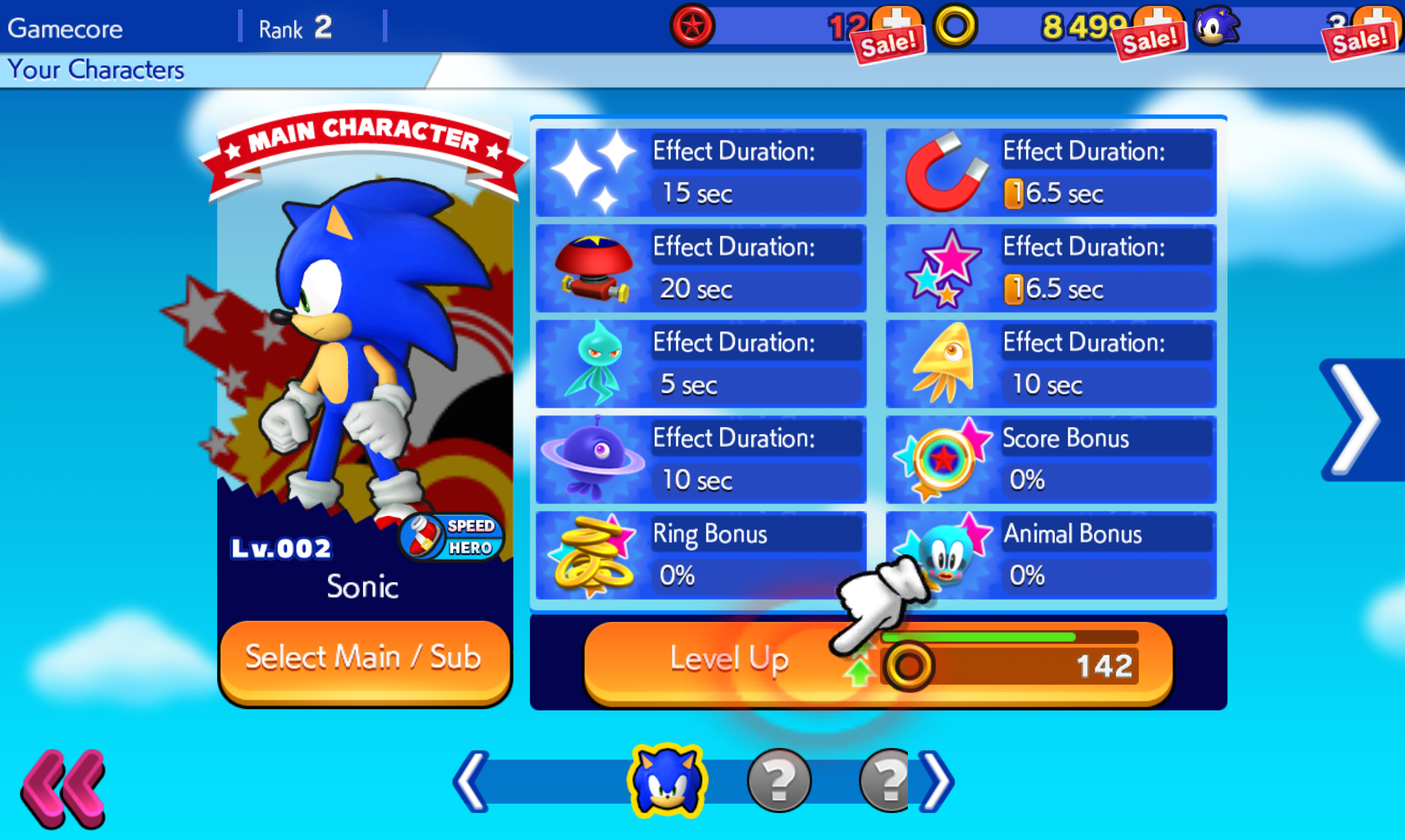Click the purple orbiting planet wisp icon
Screen dimensions: 1405x840
[x=591, y=460]
